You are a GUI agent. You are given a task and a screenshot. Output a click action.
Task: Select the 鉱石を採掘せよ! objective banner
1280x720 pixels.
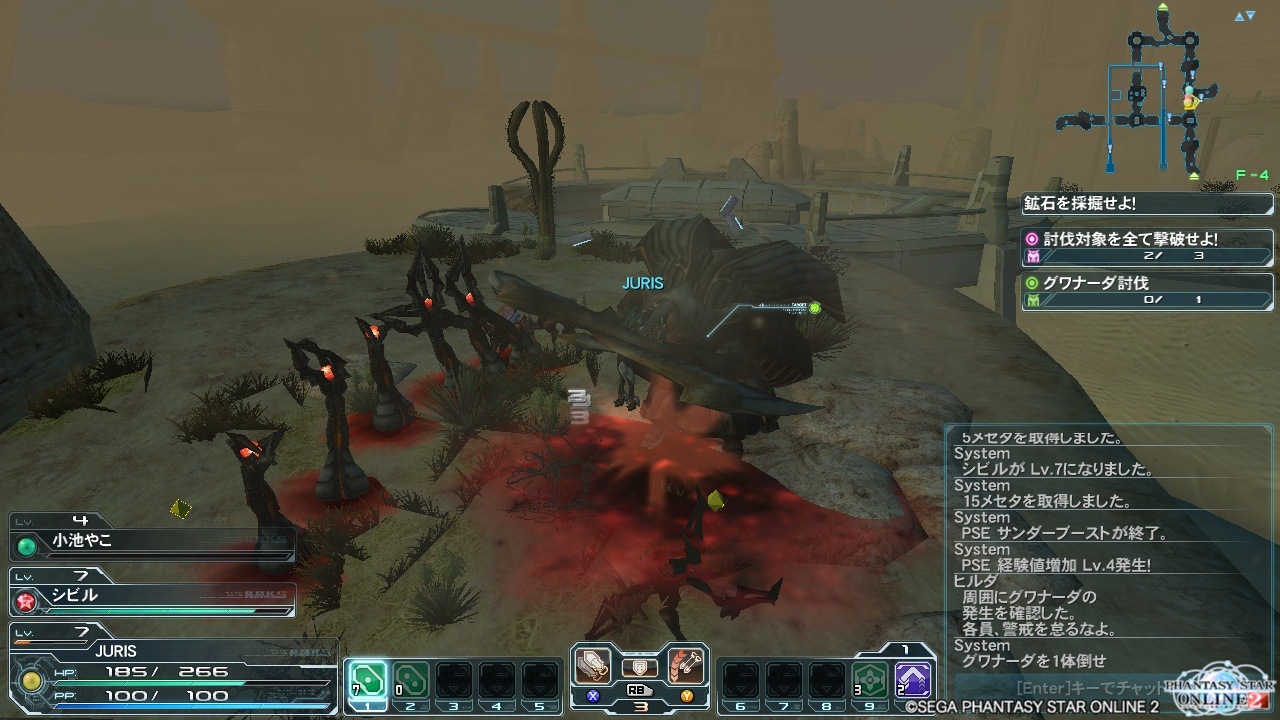[x=1146, y=203]
